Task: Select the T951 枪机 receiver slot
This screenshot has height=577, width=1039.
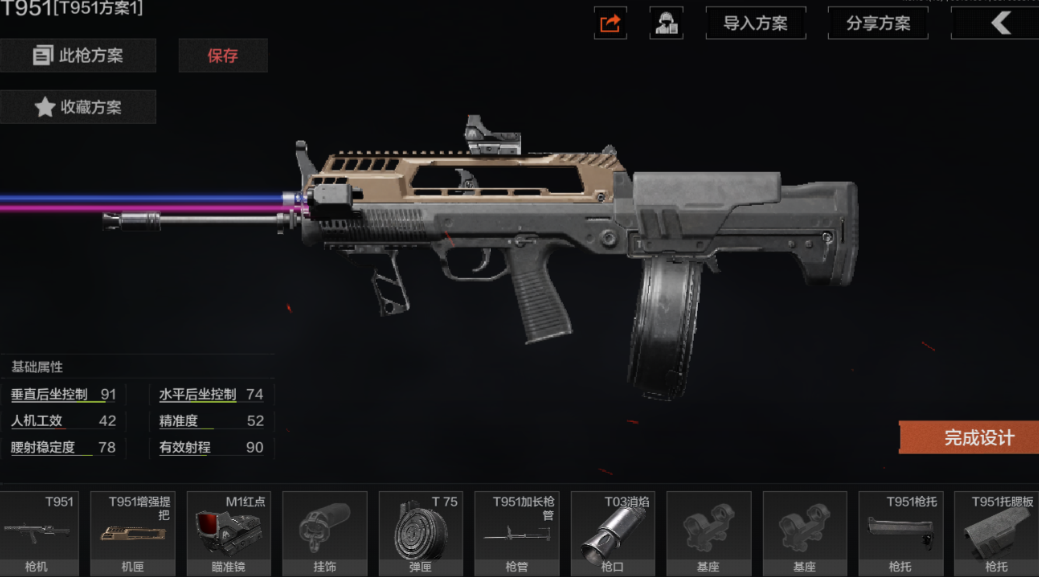Action: (37, 532)
